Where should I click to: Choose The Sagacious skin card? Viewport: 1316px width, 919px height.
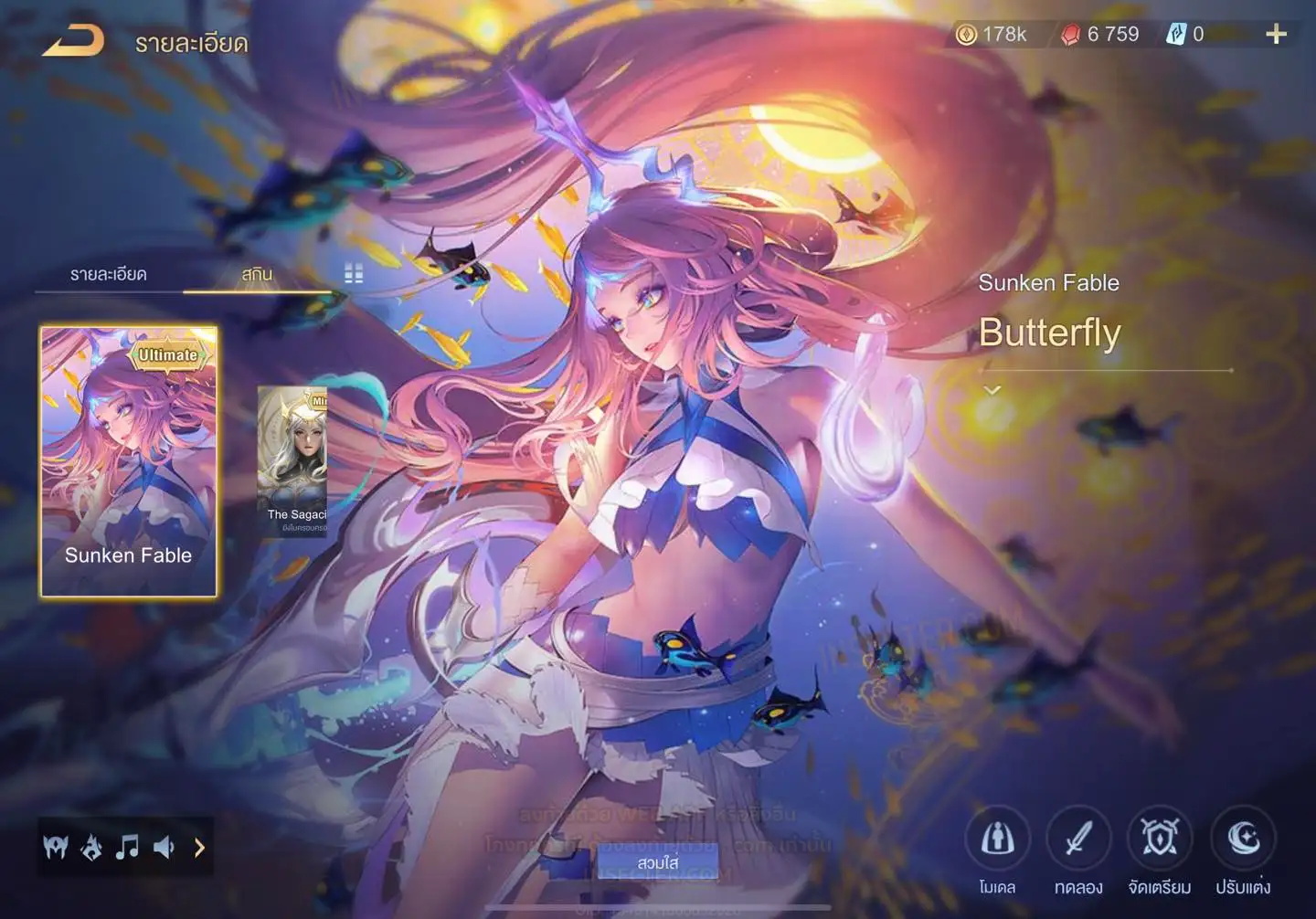click(292, 461)
